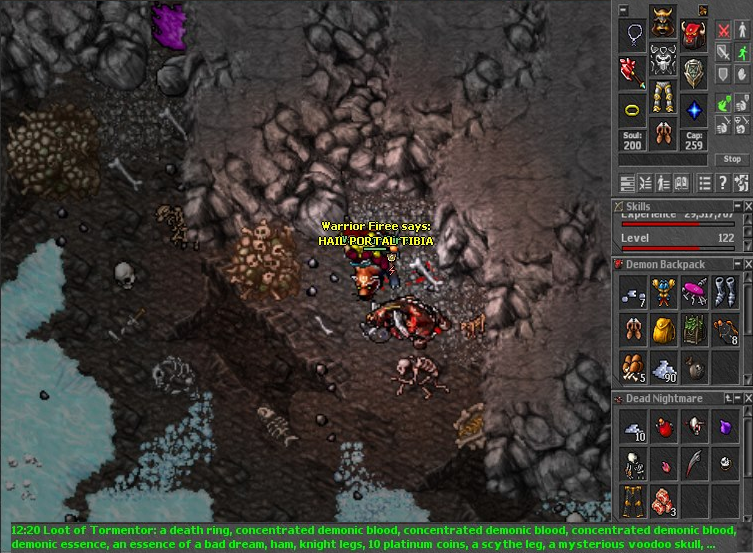This screenshot has width=753, height=553.
Task: Select the shield equipment slot
Action: coord(693,72)
